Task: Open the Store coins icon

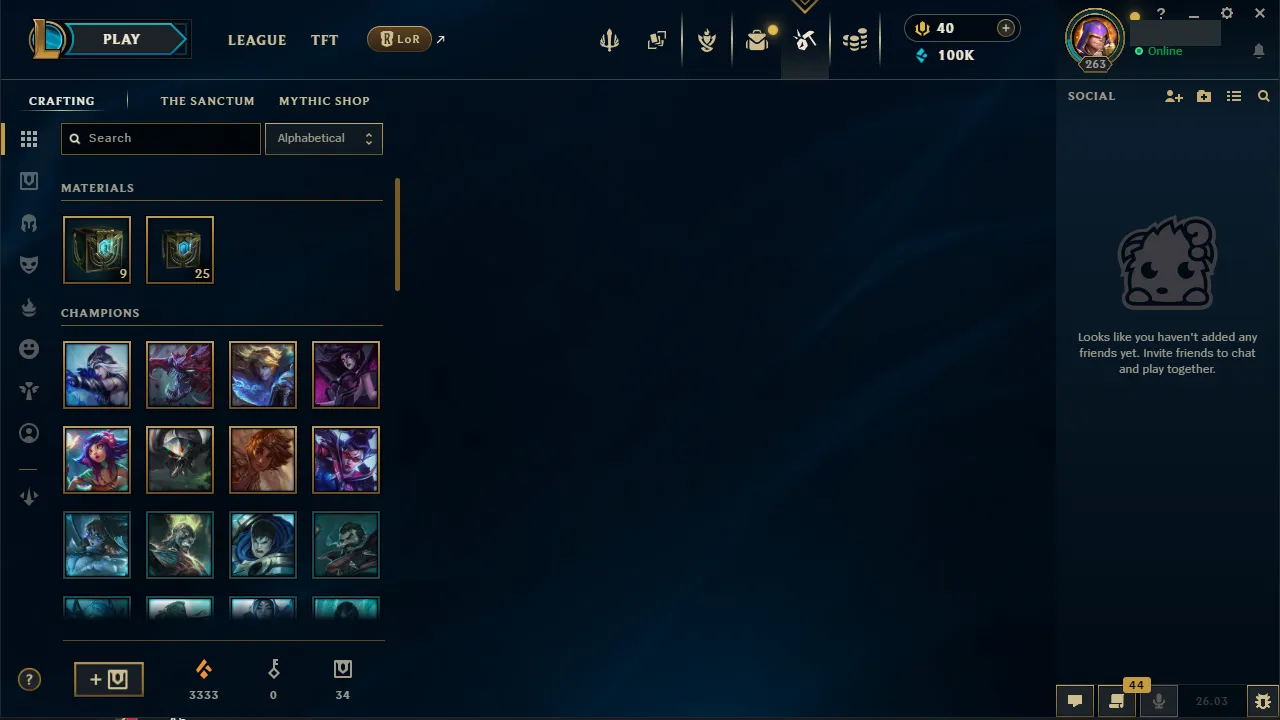Action: 855,40
